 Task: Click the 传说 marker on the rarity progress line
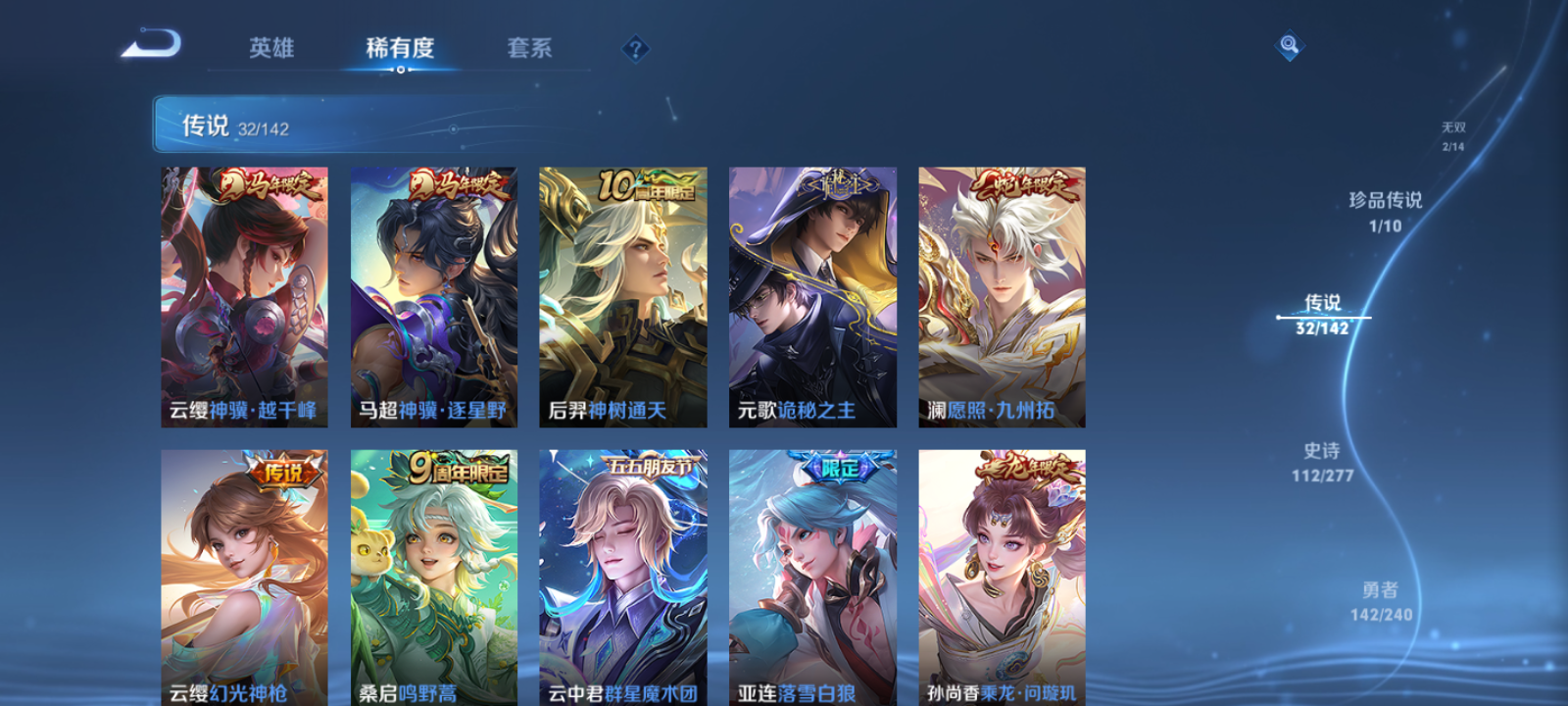[x=1325, y=312]
